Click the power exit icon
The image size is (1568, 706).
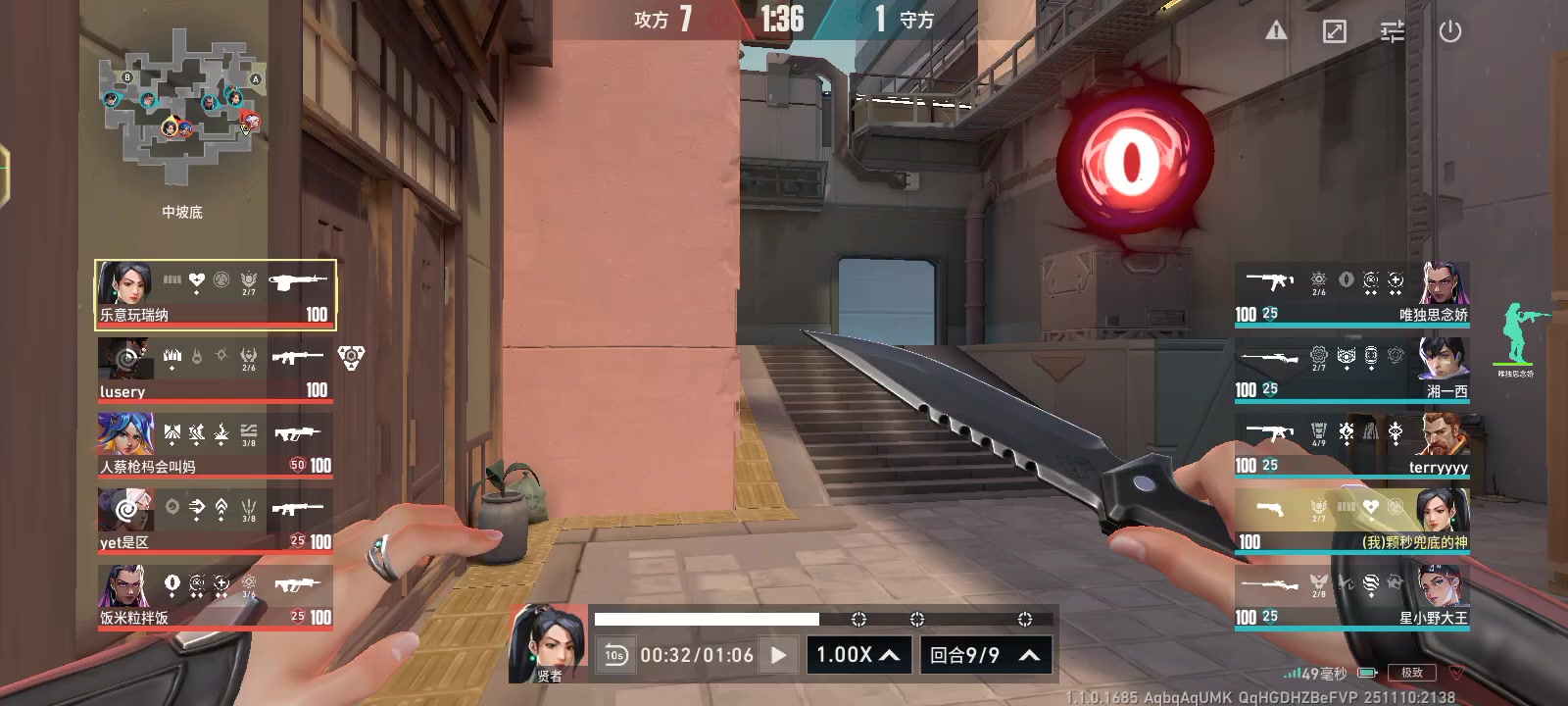pyautogui.click(x=1450, y=30)
